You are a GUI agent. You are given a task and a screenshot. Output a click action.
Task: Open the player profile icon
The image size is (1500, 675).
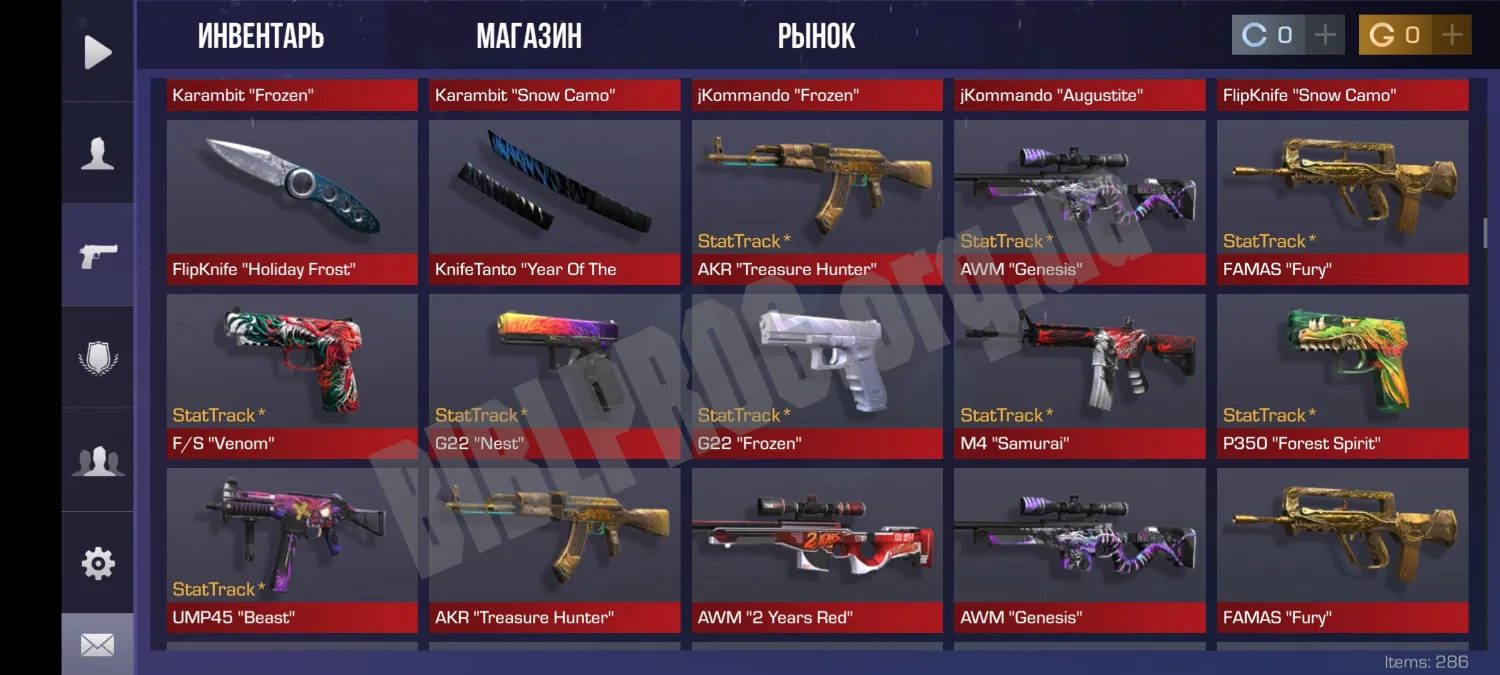(97, 154)
